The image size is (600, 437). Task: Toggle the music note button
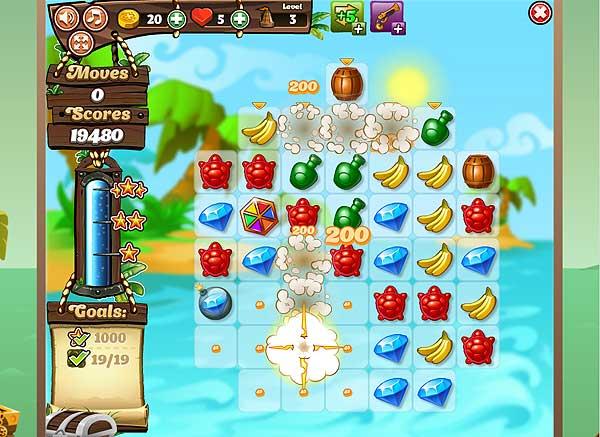click(x=95, y=17)
